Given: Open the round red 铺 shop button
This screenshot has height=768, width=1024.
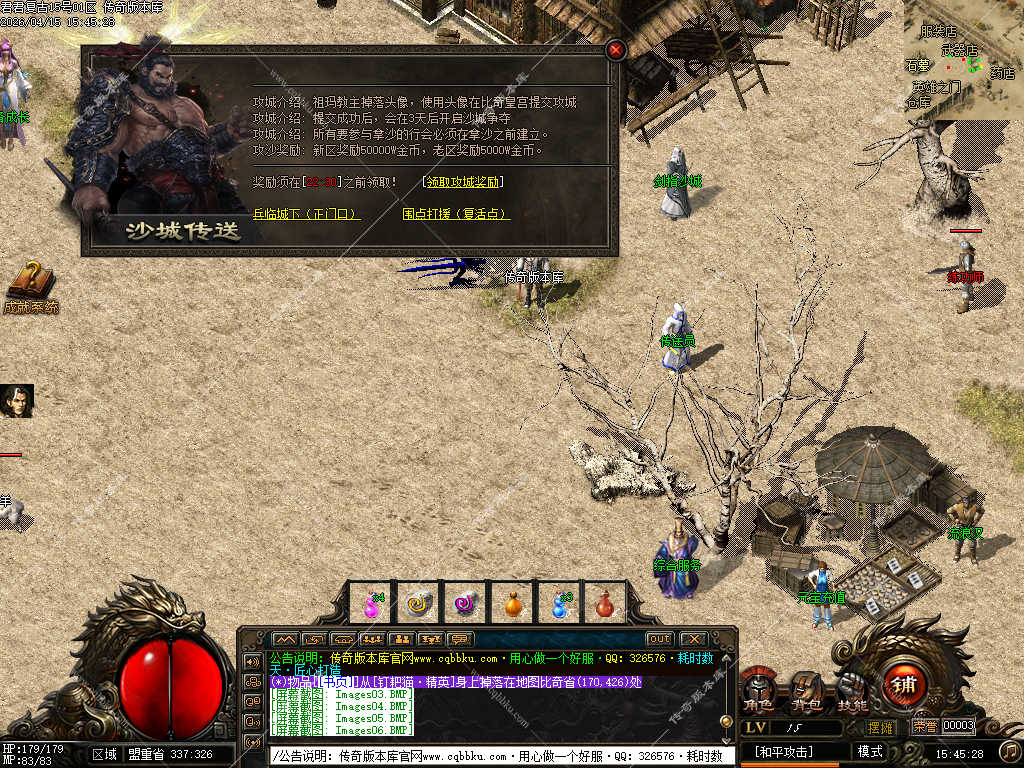Looking at the screenshot, I should (x=904, y=686).
